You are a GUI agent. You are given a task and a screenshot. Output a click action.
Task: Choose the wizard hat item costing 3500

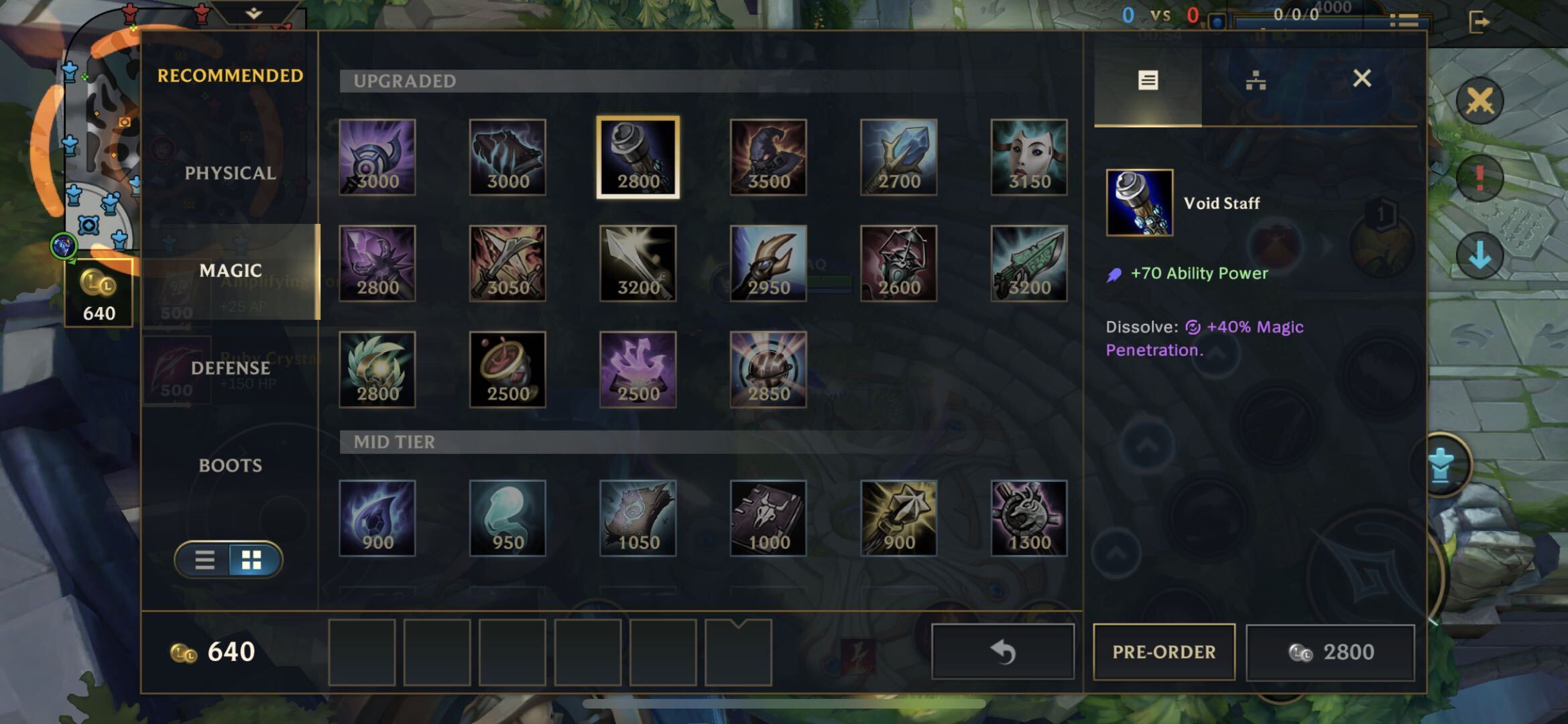768,158
